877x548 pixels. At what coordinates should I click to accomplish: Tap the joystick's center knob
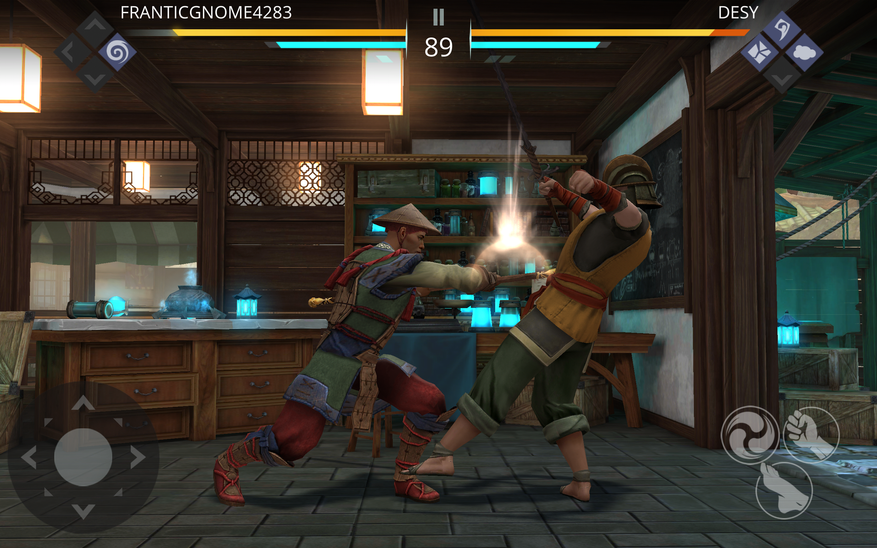(83, 457)
